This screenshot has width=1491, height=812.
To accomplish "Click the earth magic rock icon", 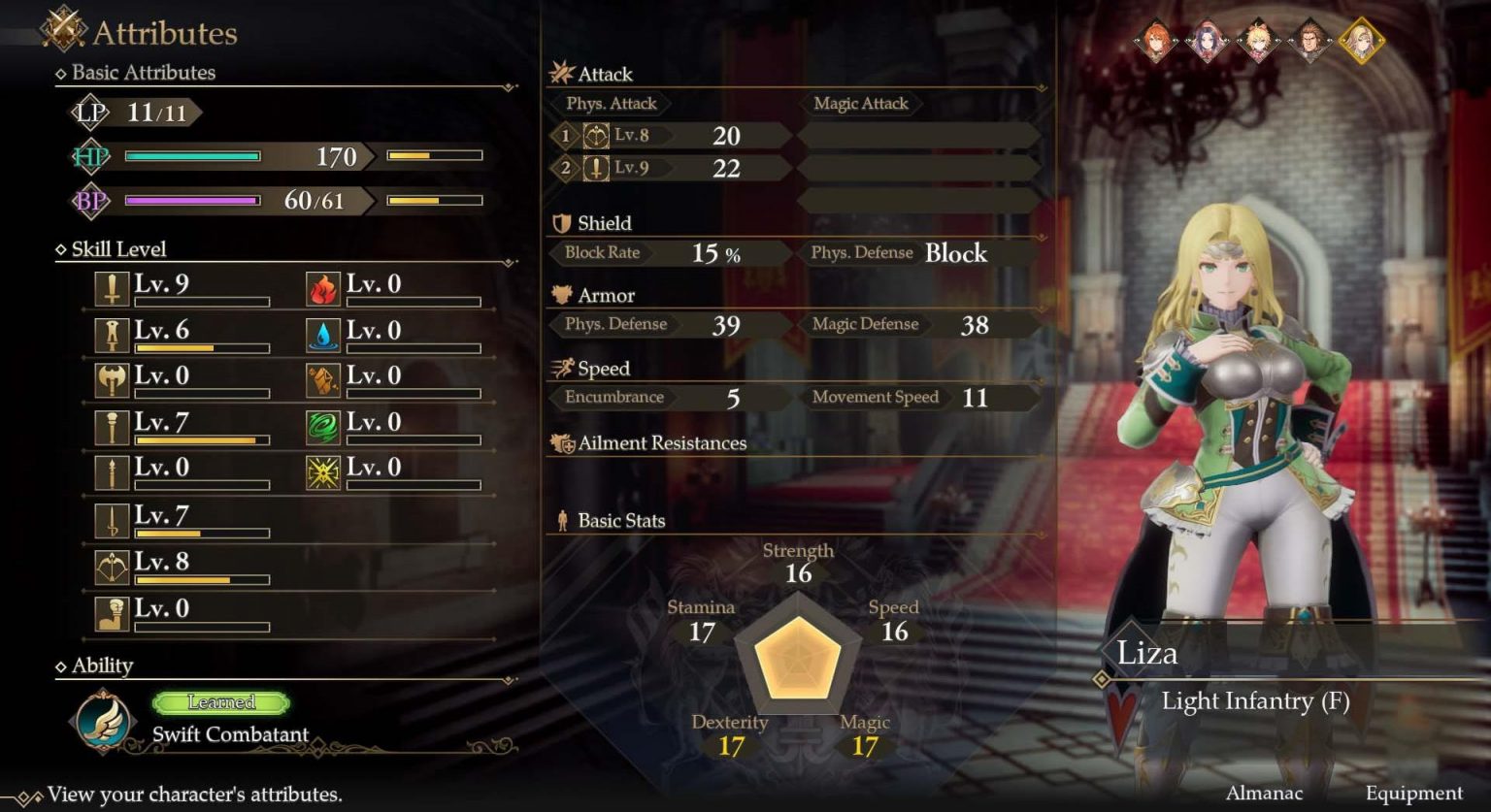I will point(323,380).
